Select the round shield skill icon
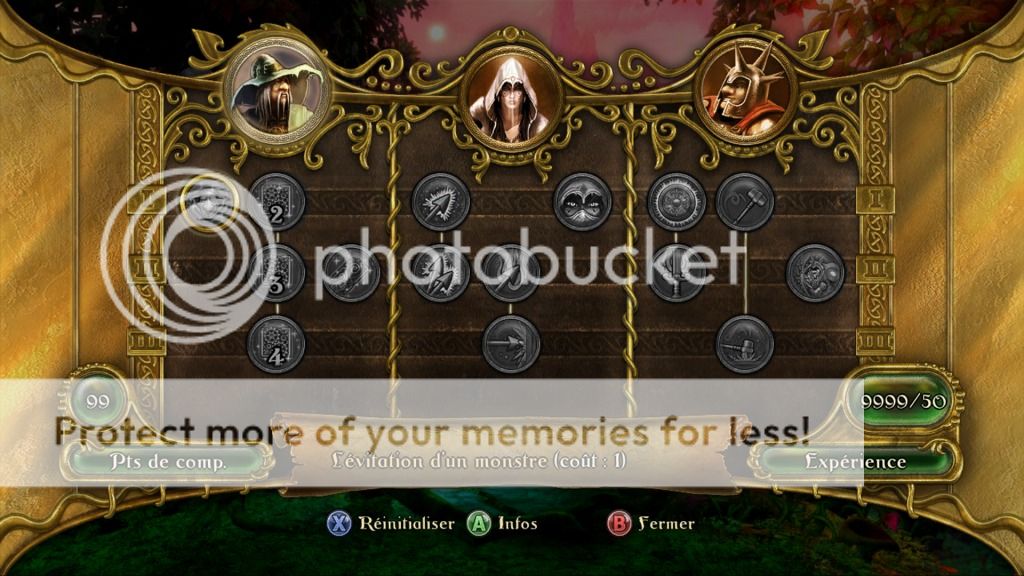Viewport: 1024px width, 576px height. click(676, 201)
